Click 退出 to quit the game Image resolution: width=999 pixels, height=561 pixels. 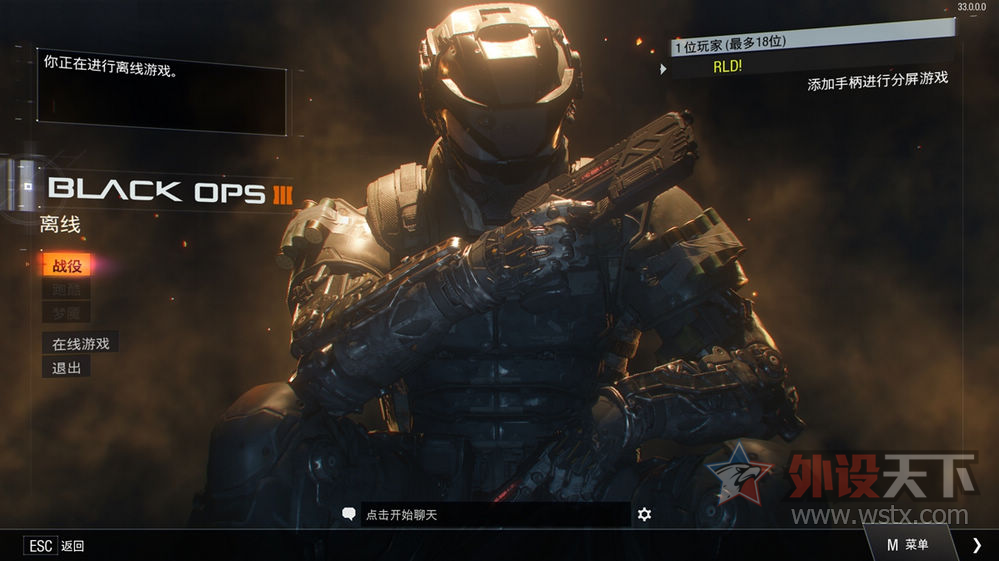[x=66, y=367]
